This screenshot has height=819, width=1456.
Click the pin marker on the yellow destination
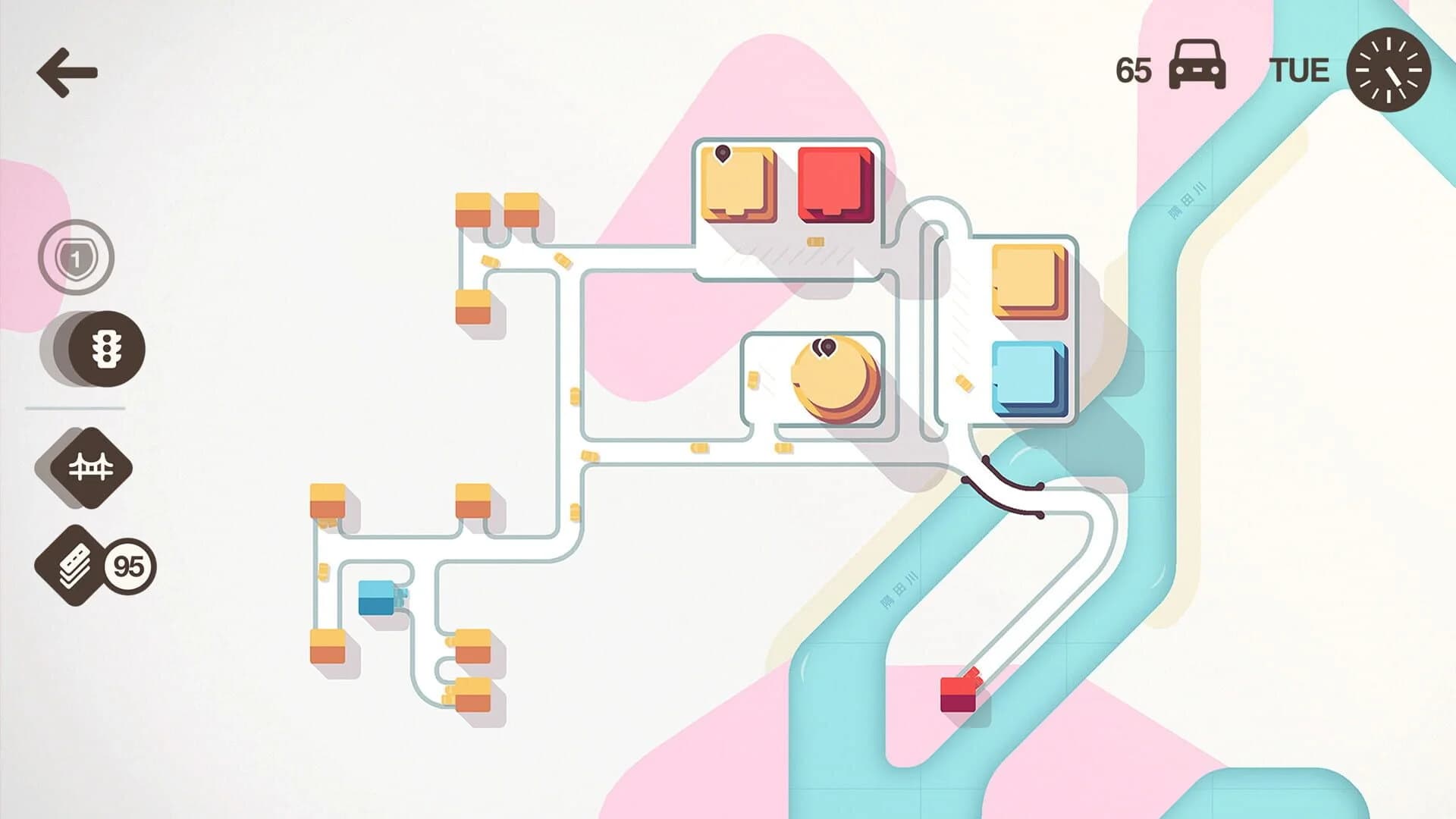click(724, 152)
